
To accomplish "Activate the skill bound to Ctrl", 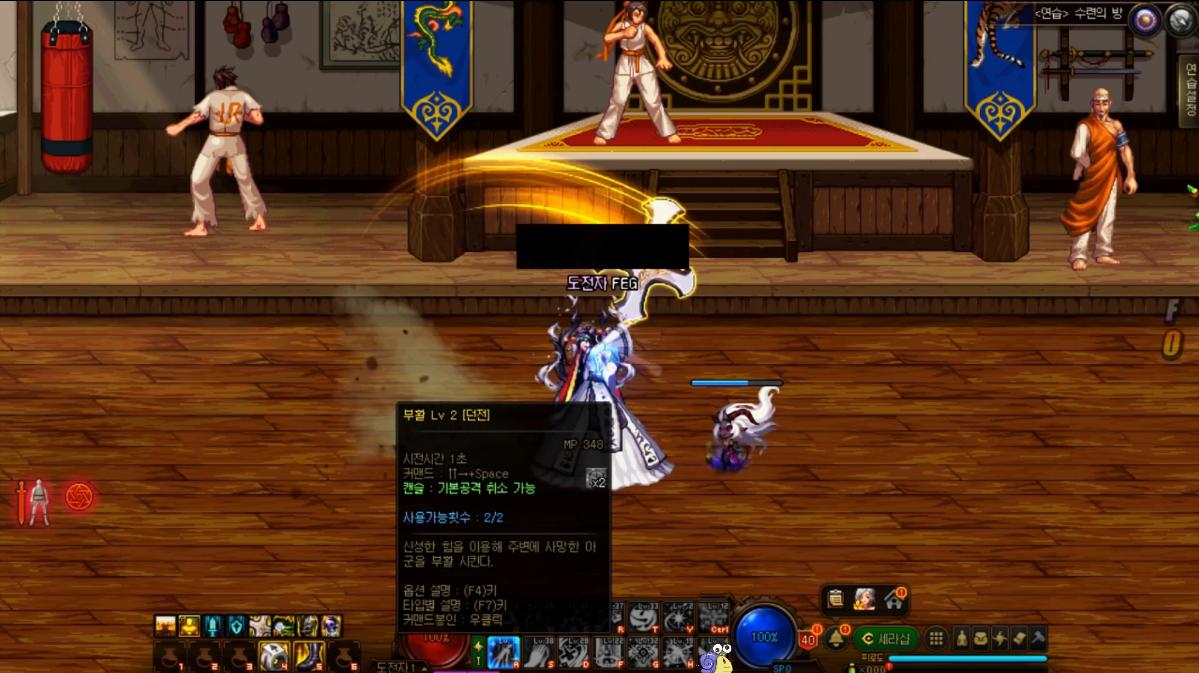I will (x=713, y=617).
